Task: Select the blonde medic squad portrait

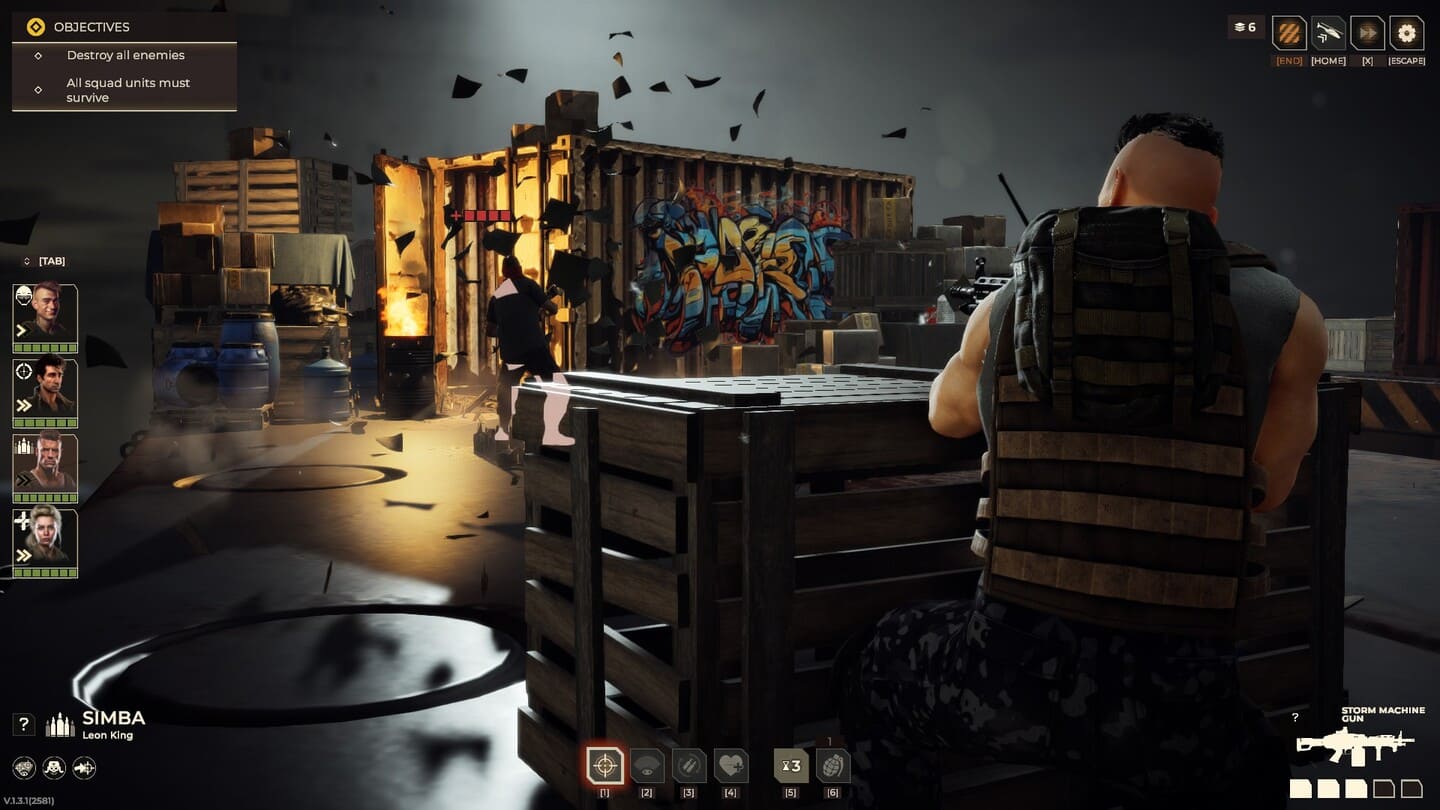Action: 45,542
